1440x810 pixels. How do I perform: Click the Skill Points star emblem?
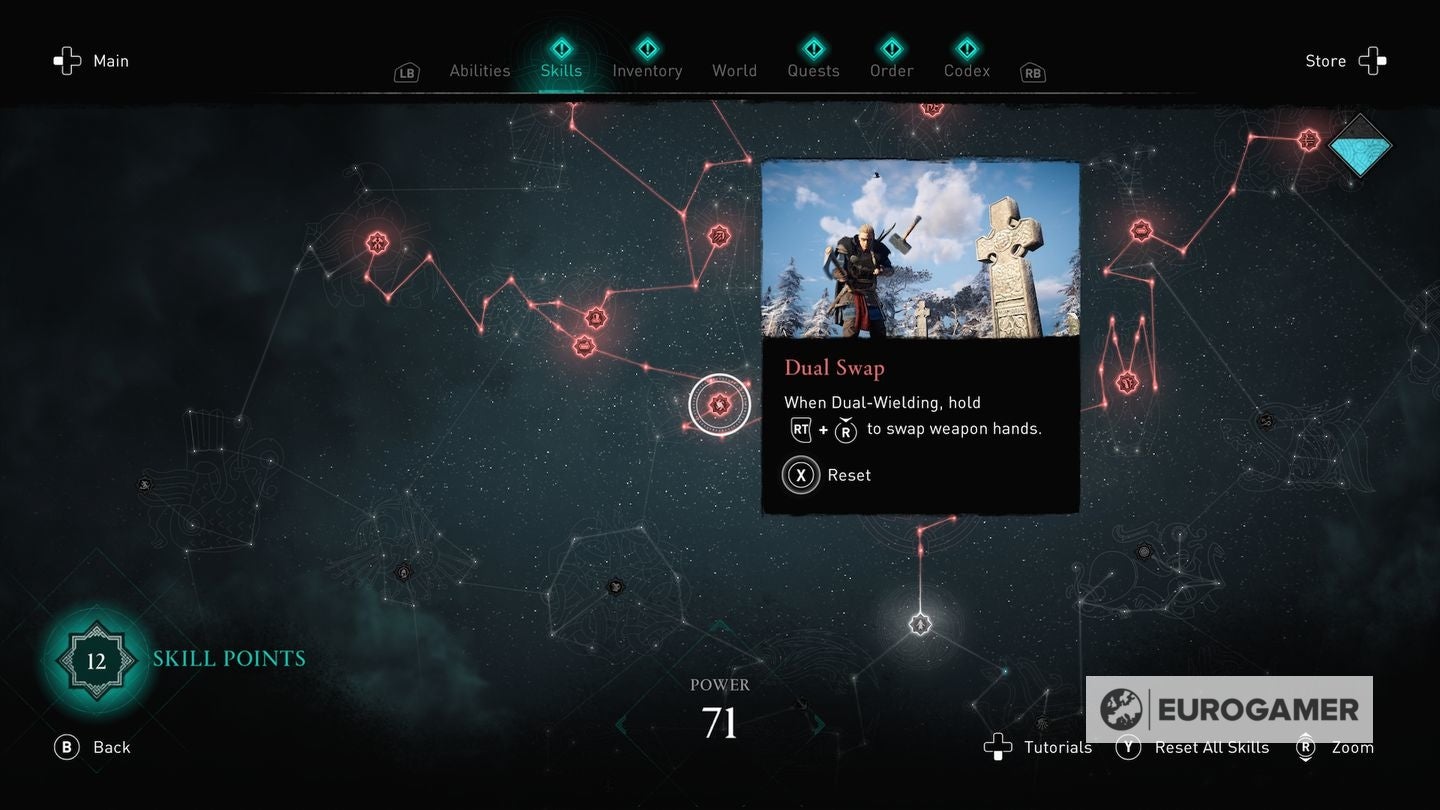tap(96, 660)
